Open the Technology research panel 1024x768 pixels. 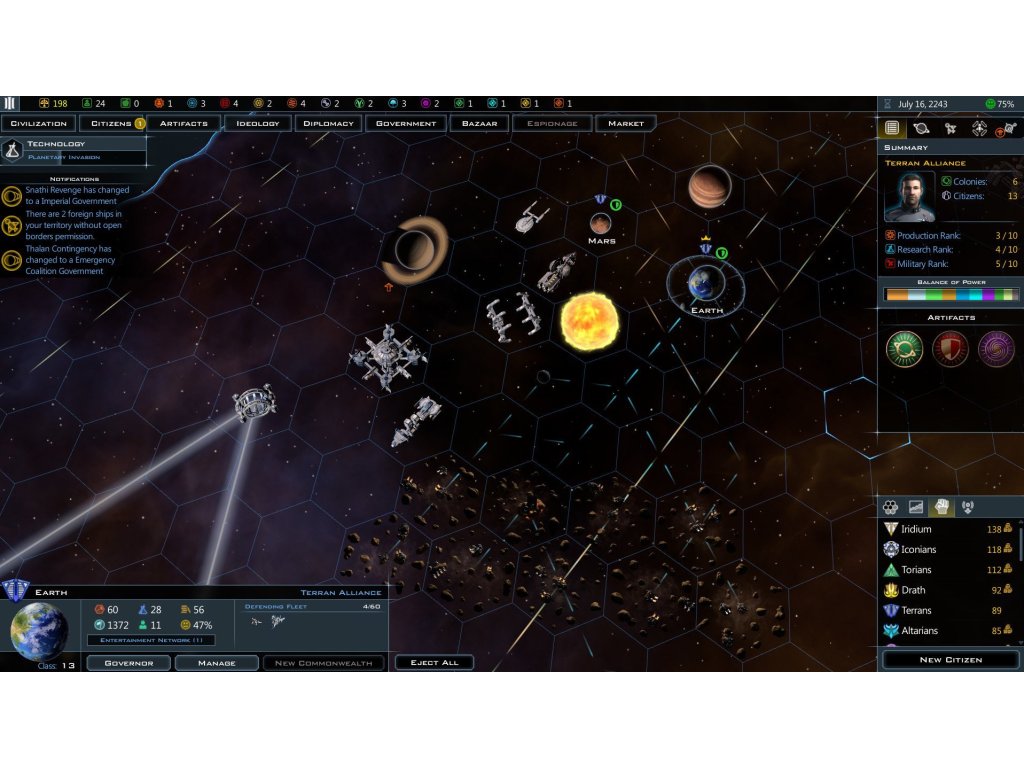[x=73, y=150]
